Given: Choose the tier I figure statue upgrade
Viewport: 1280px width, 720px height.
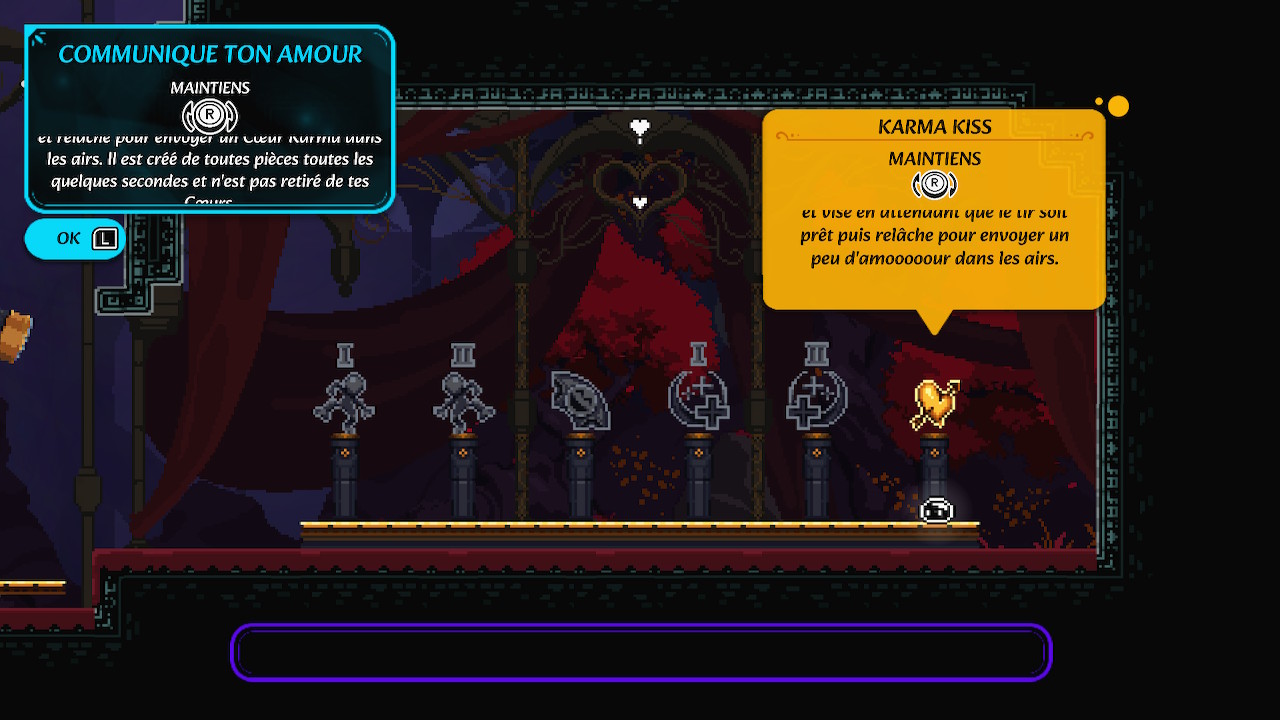Looking at the screenshot, I should tap(345, 400).
